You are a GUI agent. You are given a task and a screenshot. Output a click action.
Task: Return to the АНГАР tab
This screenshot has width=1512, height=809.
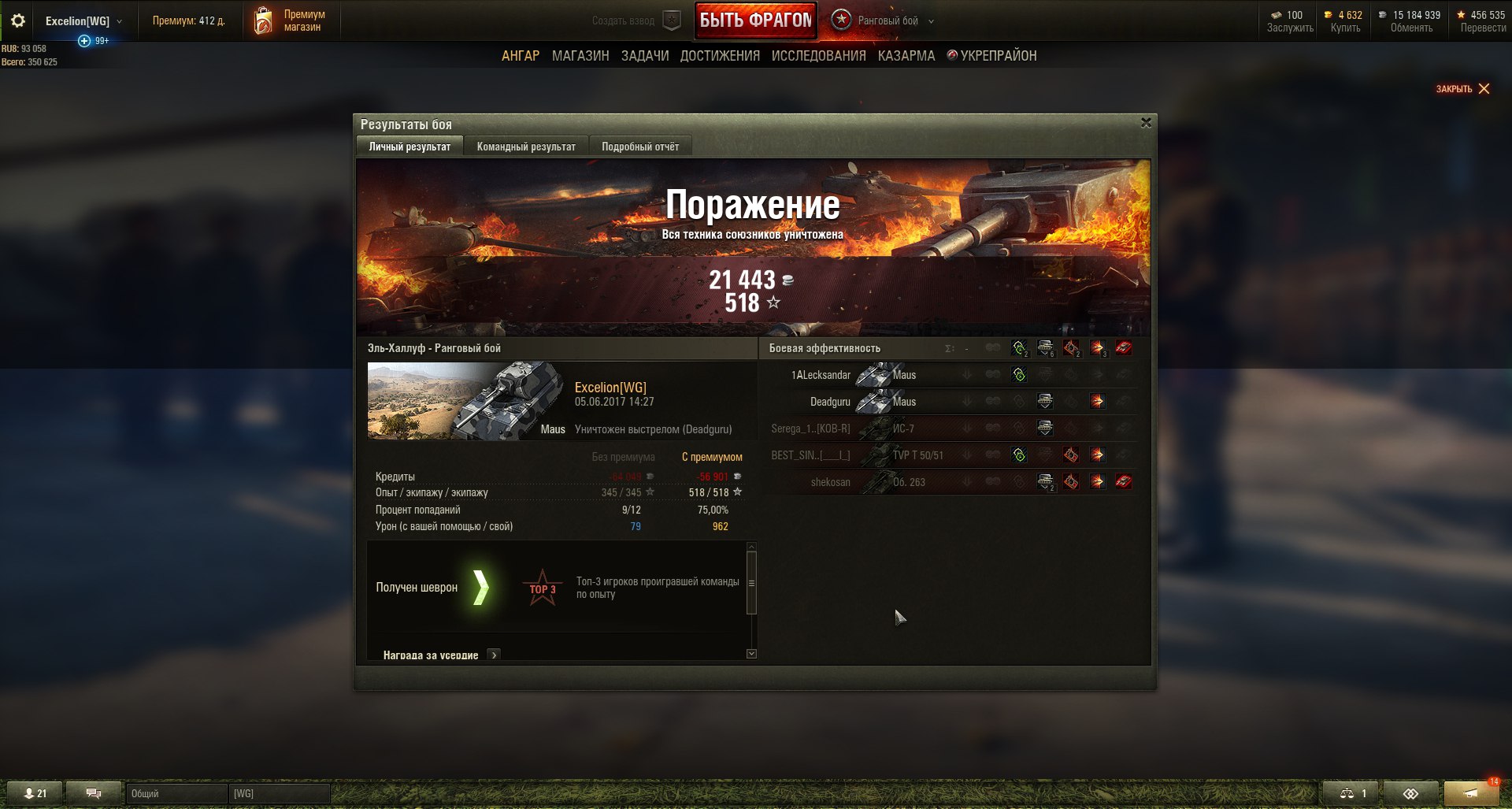coord(521,56)
